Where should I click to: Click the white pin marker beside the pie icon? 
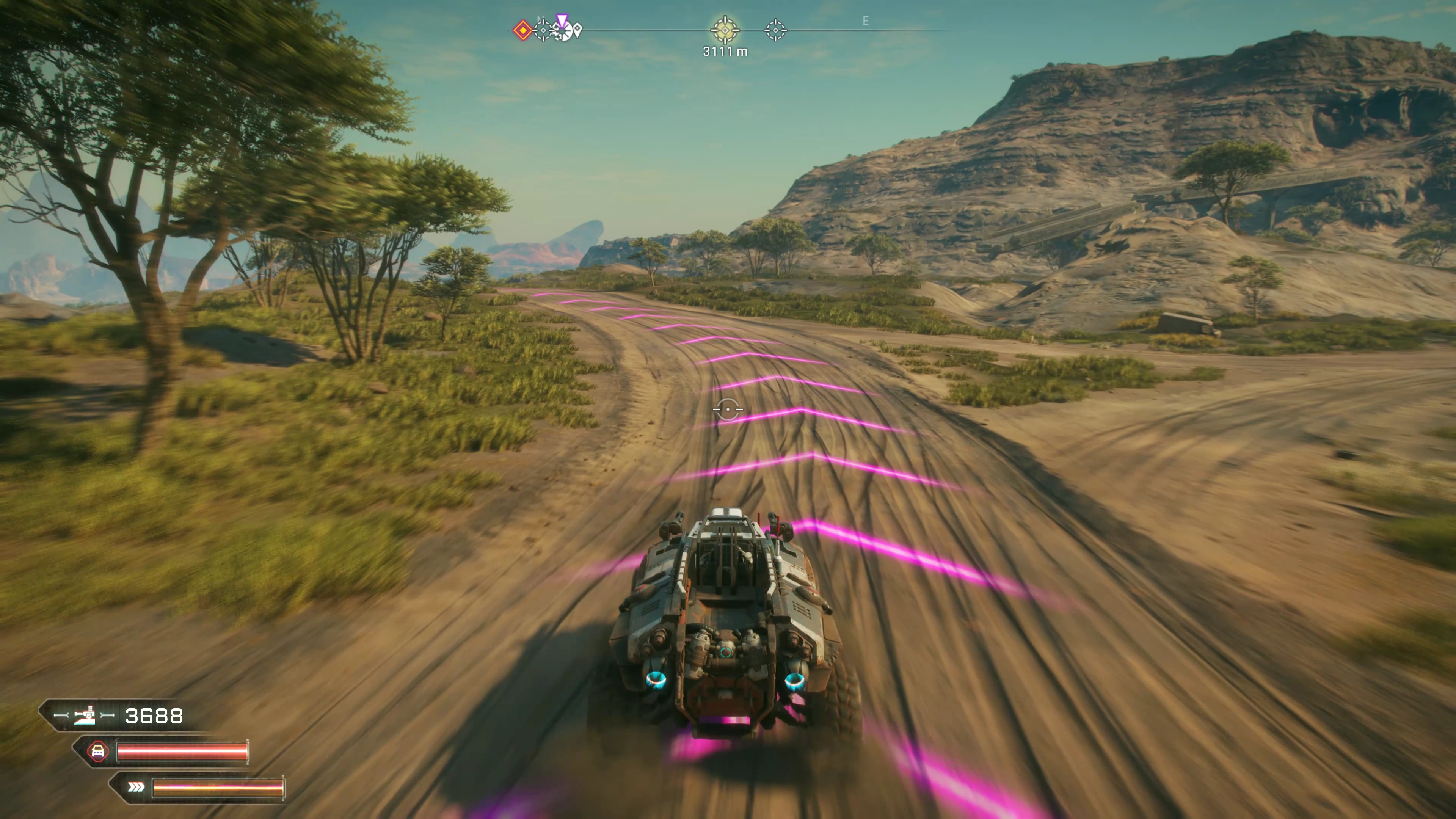point(577,30)
